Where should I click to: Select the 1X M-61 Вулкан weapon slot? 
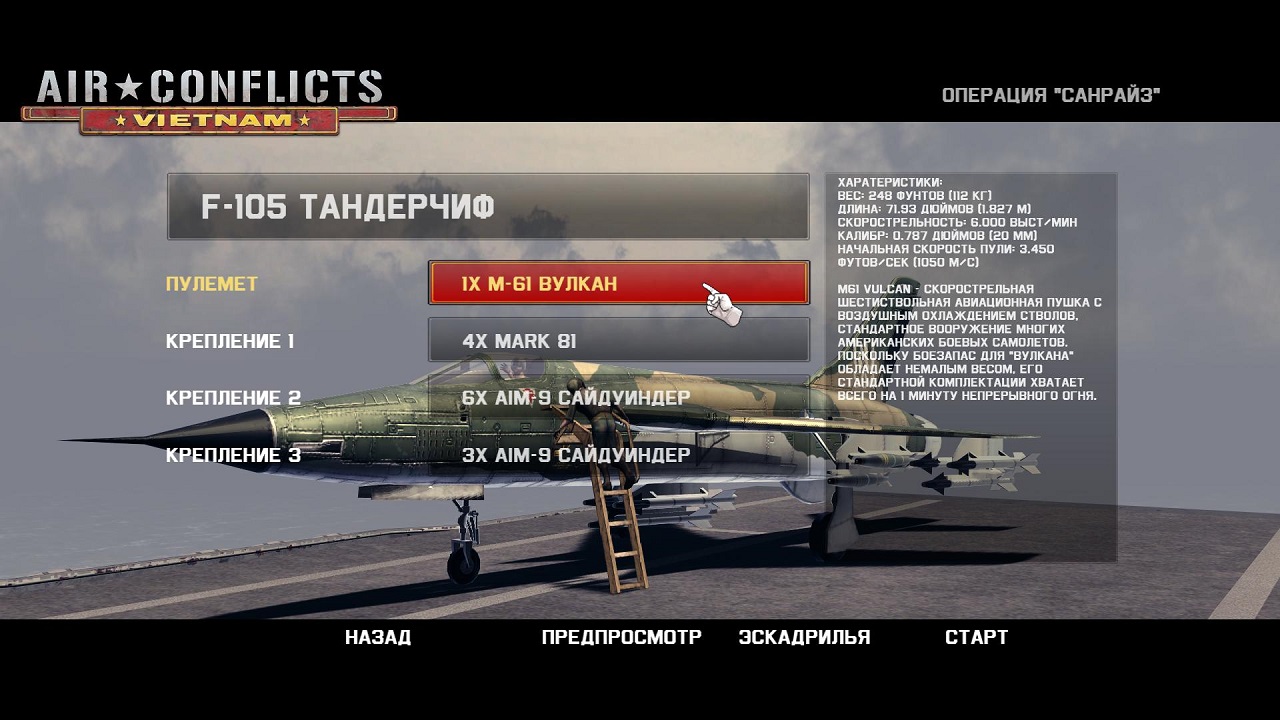tap(618, 283)
